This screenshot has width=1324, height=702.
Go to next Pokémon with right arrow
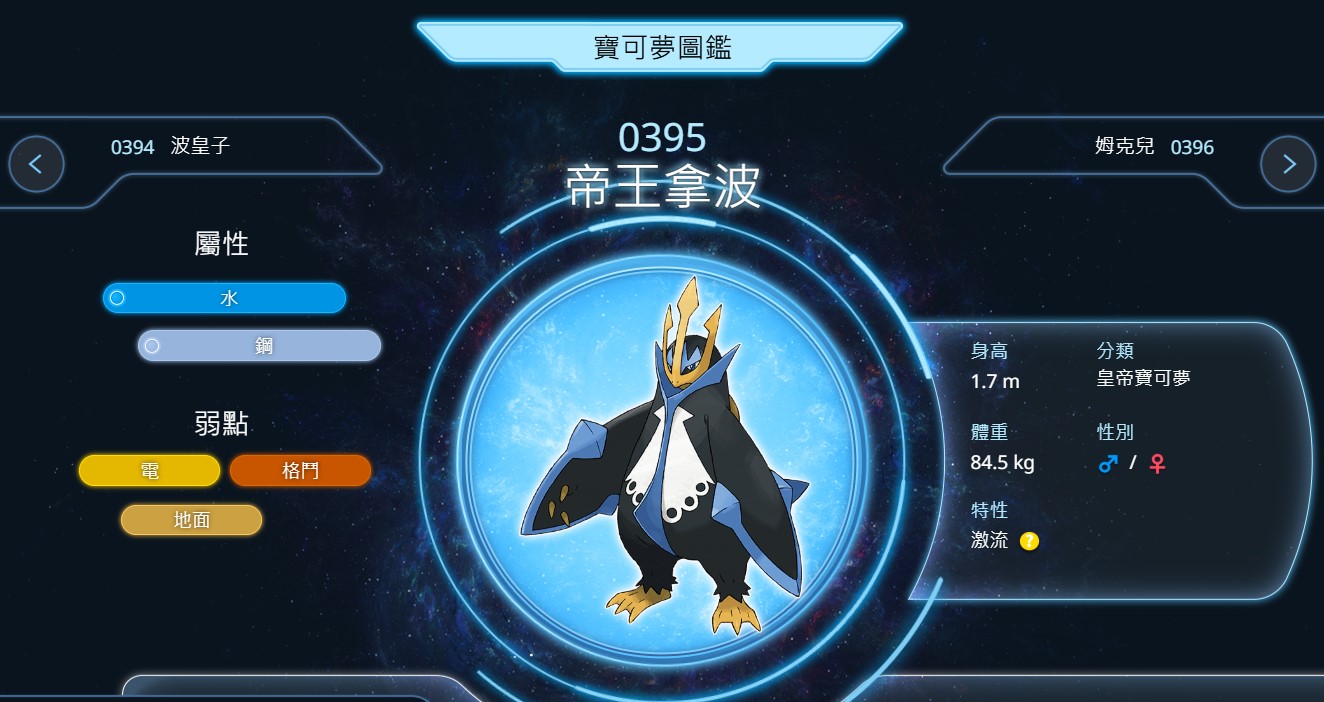[1288, 164]
